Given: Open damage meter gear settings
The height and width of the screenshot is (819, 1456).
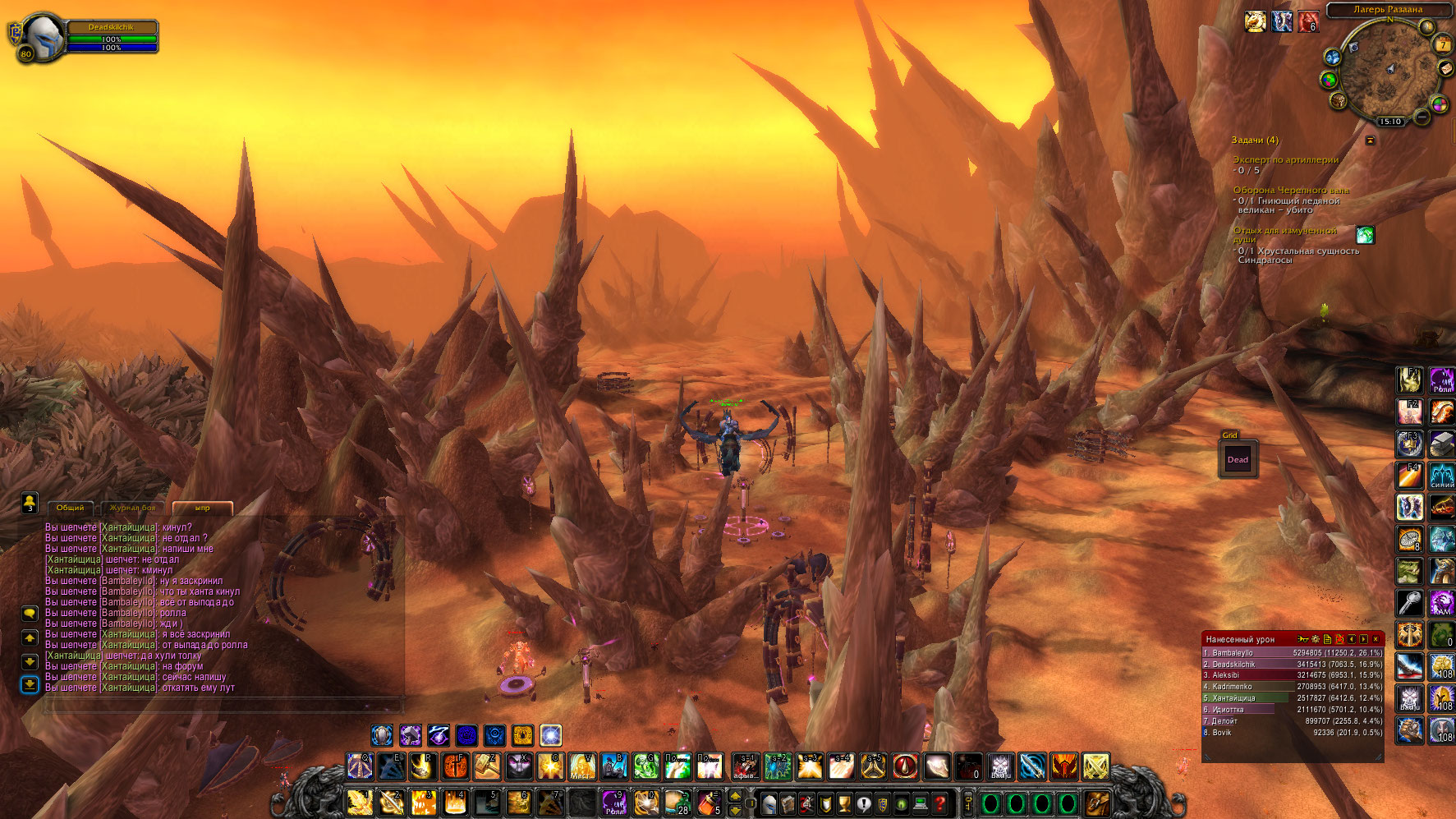Looking at the screenshot, I should 1316,639.
